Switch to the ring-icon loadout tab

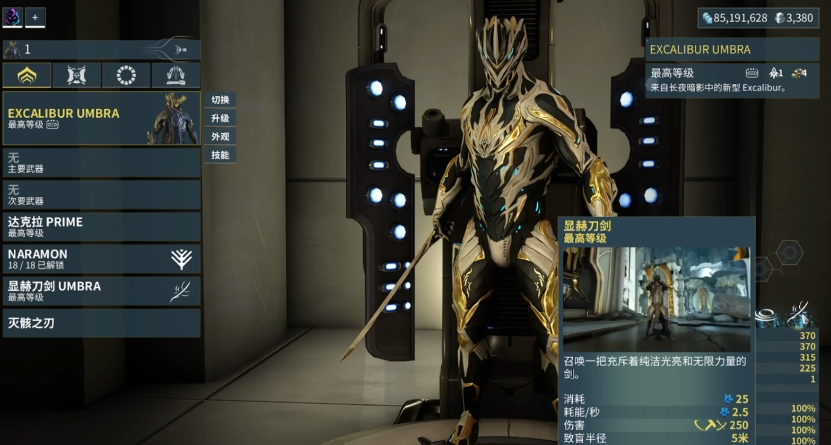[126, 76]
